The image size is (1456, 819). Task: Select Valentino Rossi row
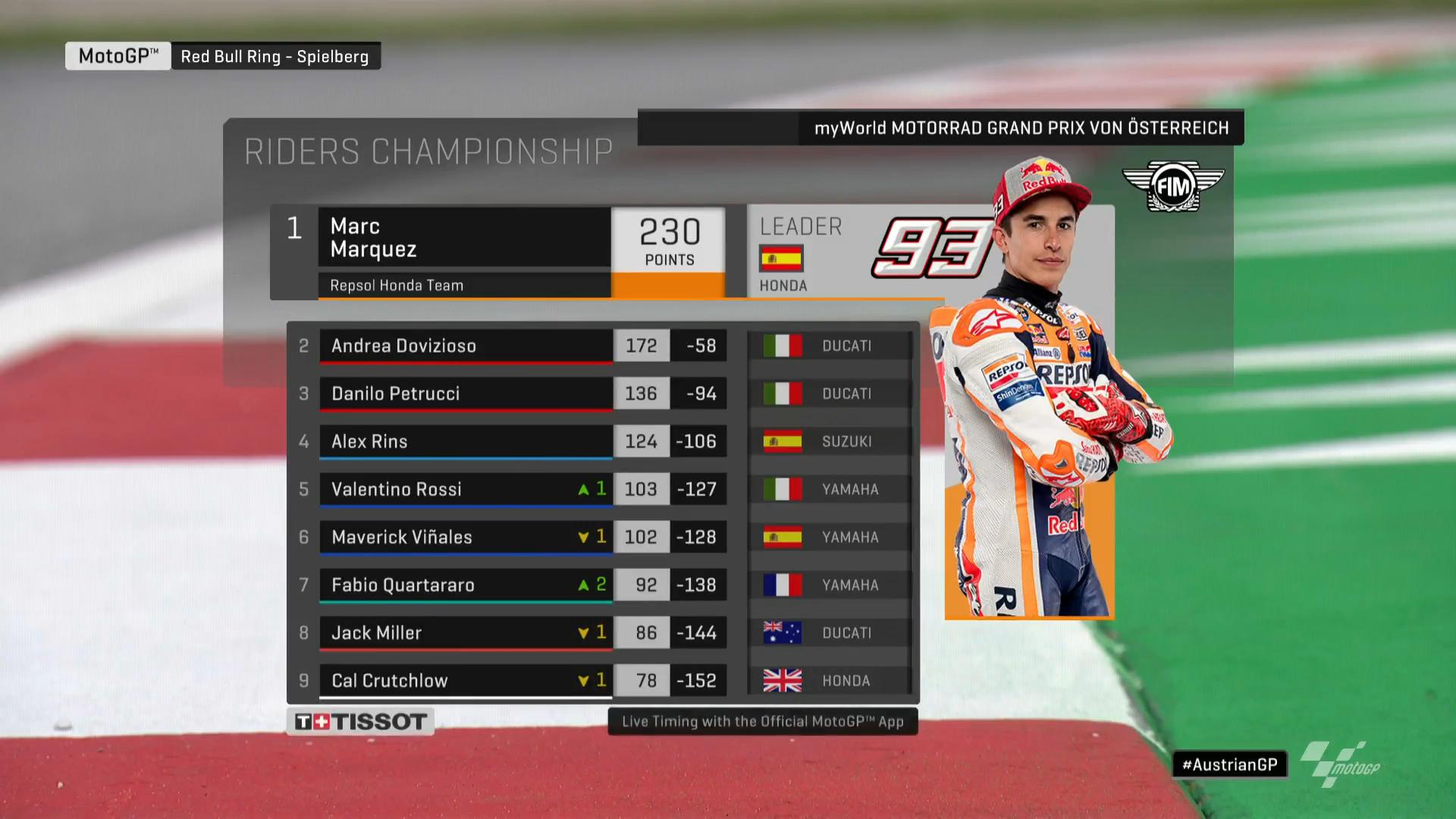(465, 489)
